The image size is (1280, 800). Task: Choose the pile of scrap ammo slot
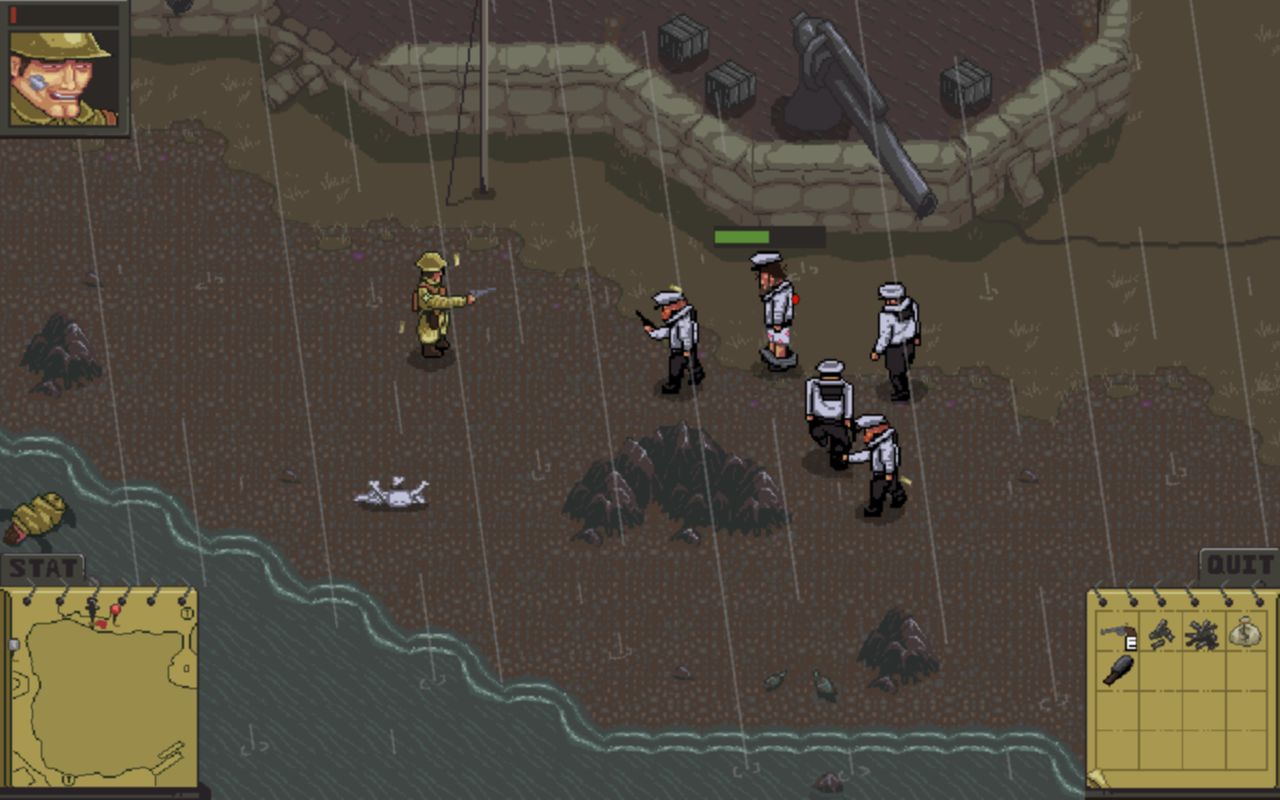pyautogui.click(x=1202, y=633)
